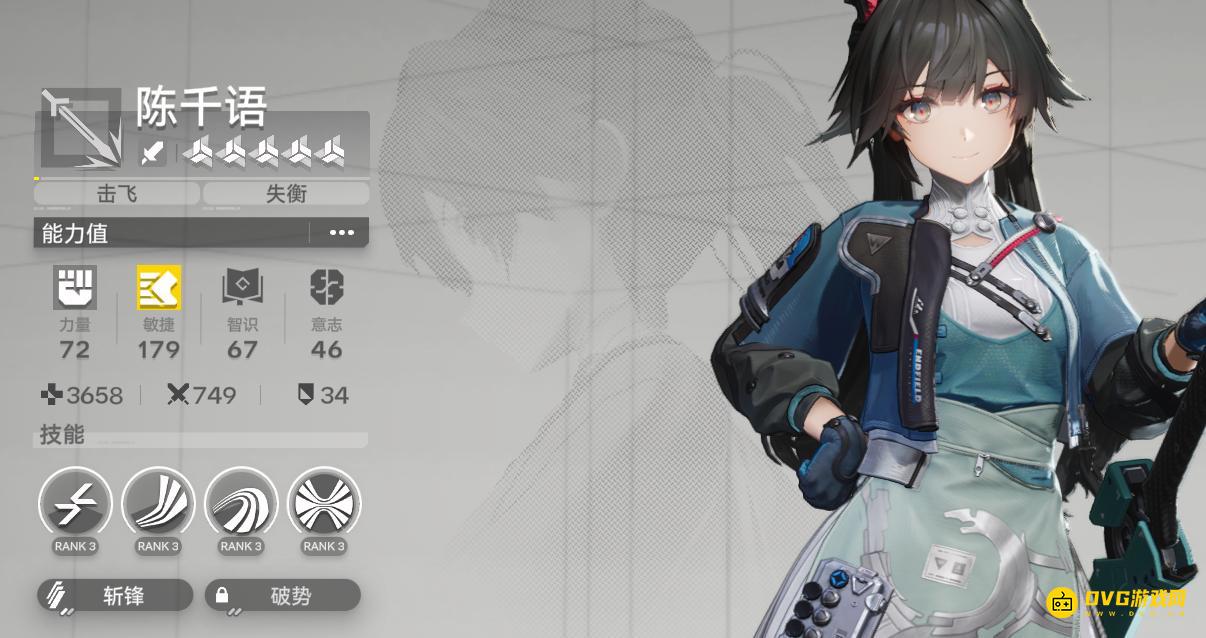The height and width of the screenshot is (638, 1206).
Task: Select the 智识 book stat icon
Action: pos(242,287)
